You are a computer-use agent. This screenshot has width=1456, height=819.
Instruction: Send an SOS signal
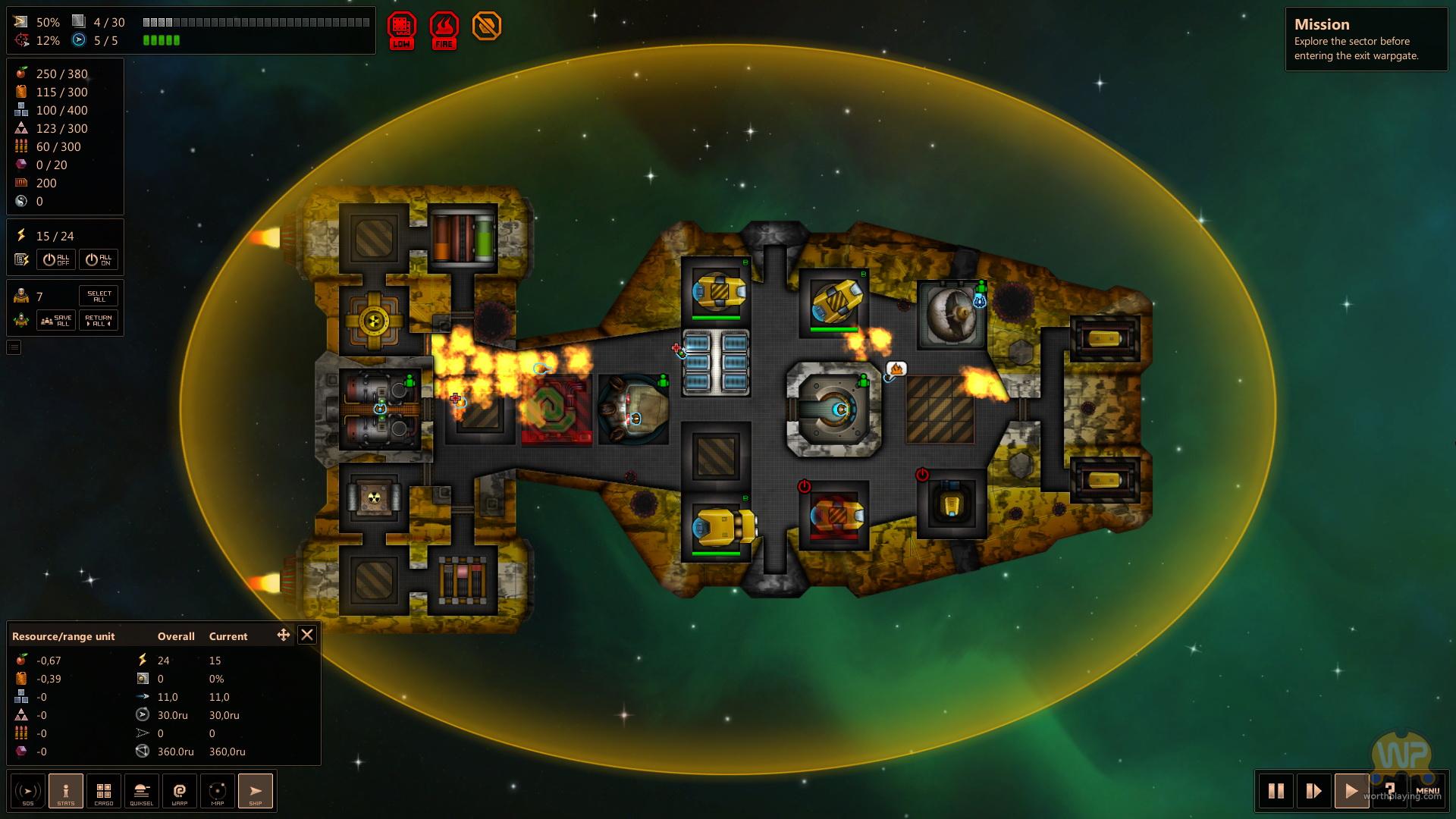[x=28, y=791]
